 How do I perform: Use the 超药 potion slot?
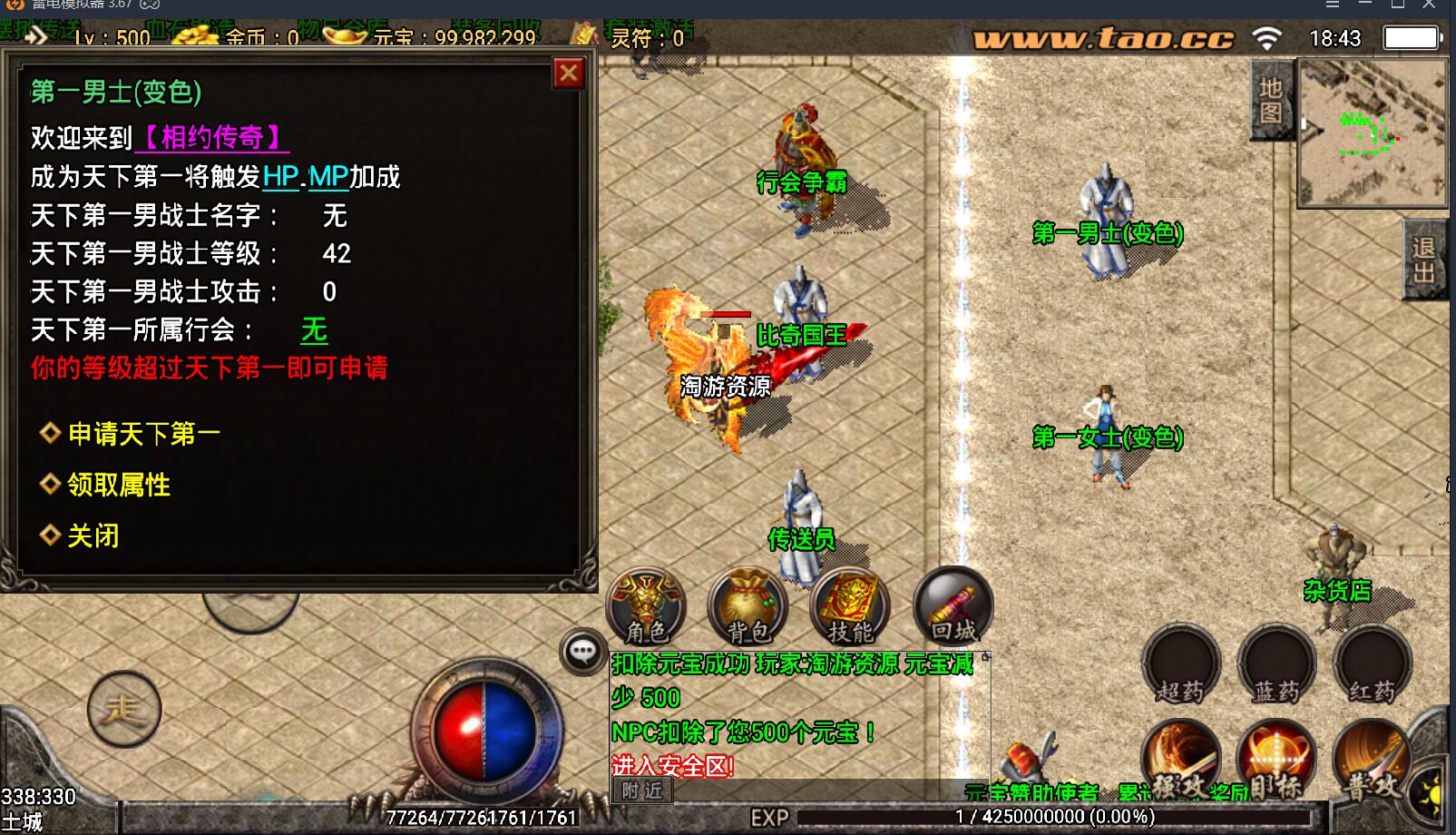[x=1180, y=664]
